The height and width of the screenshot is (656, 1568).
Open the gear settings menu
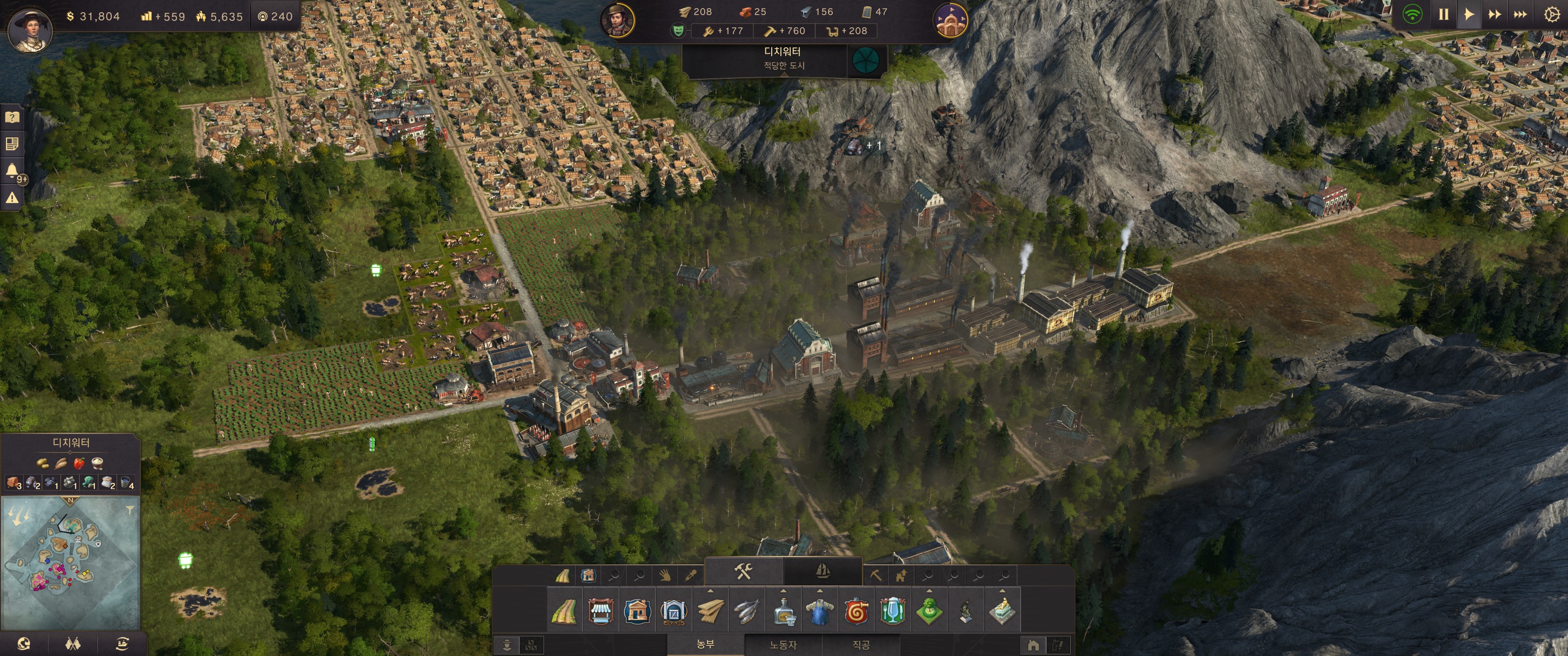point(1551,14)
